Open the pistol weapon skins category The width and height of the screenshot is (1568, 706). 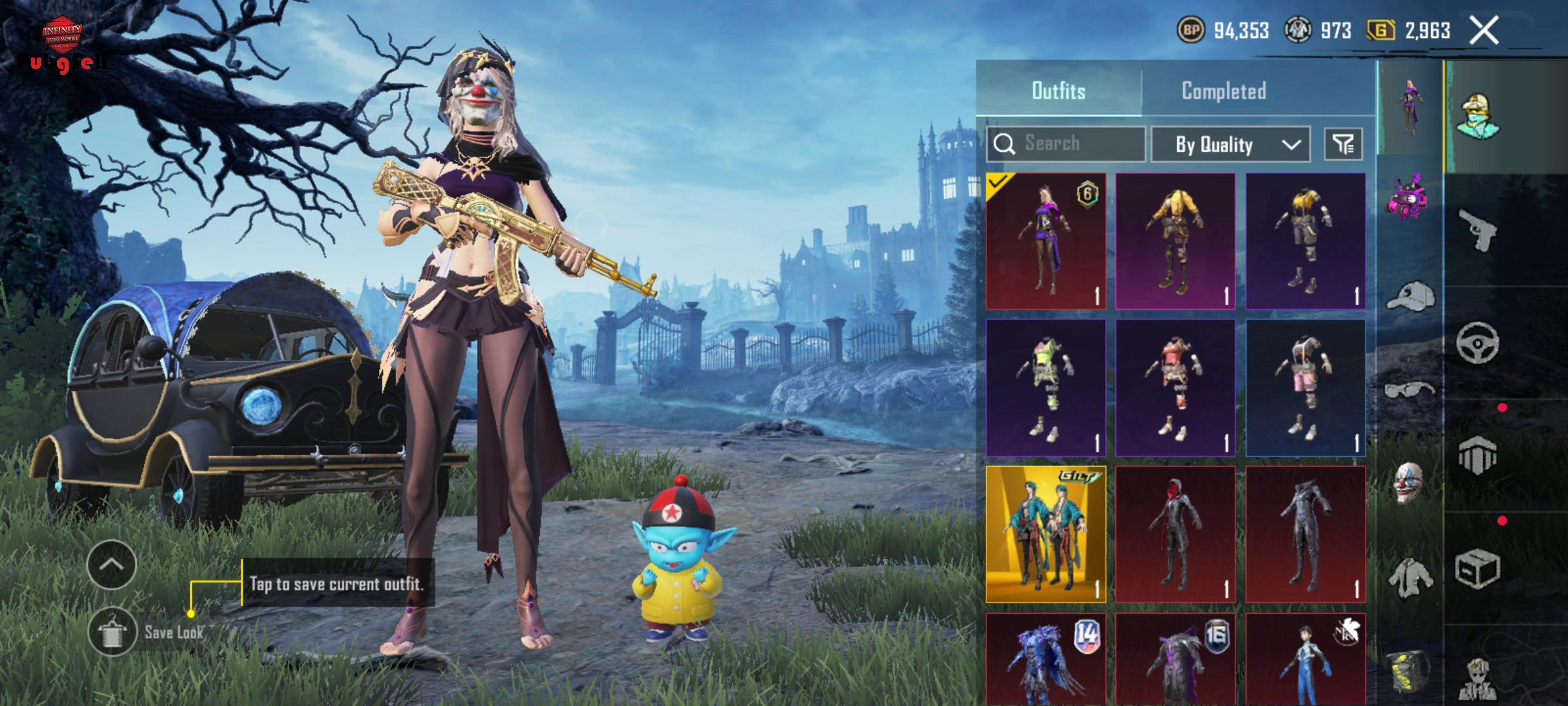[1478, 230]
